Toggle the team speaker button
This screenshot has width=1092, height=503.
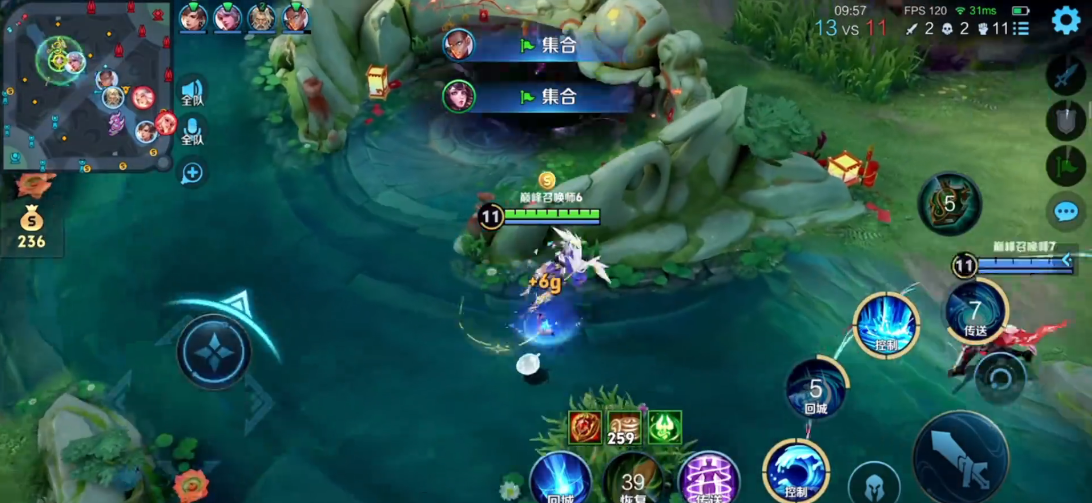pos(192,93)
